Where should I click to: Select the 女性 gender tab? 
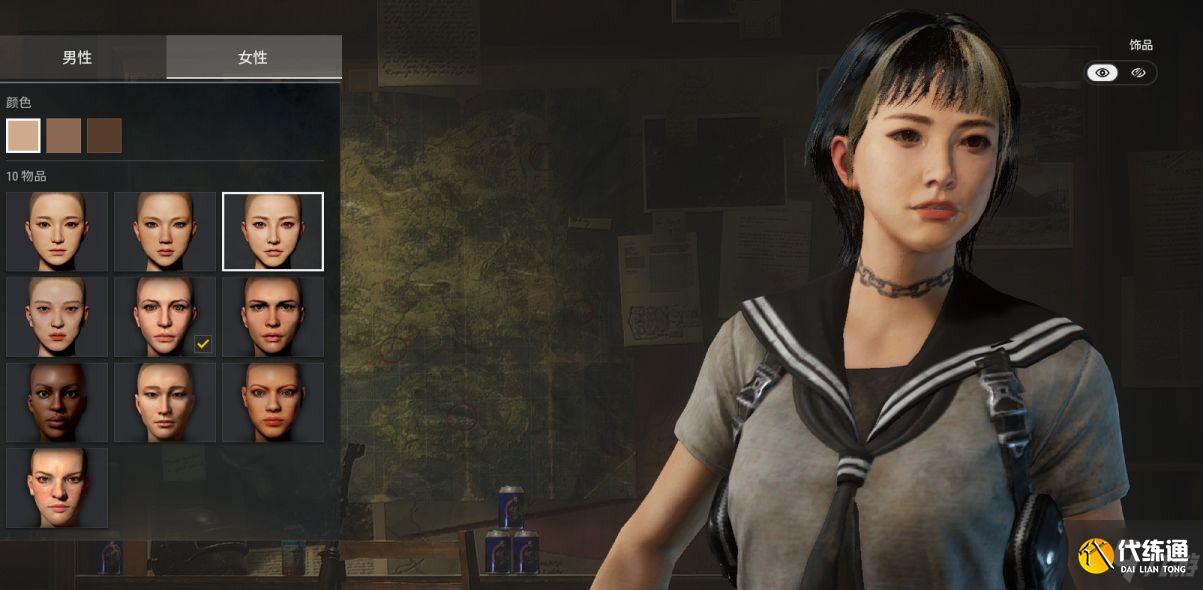253,57
